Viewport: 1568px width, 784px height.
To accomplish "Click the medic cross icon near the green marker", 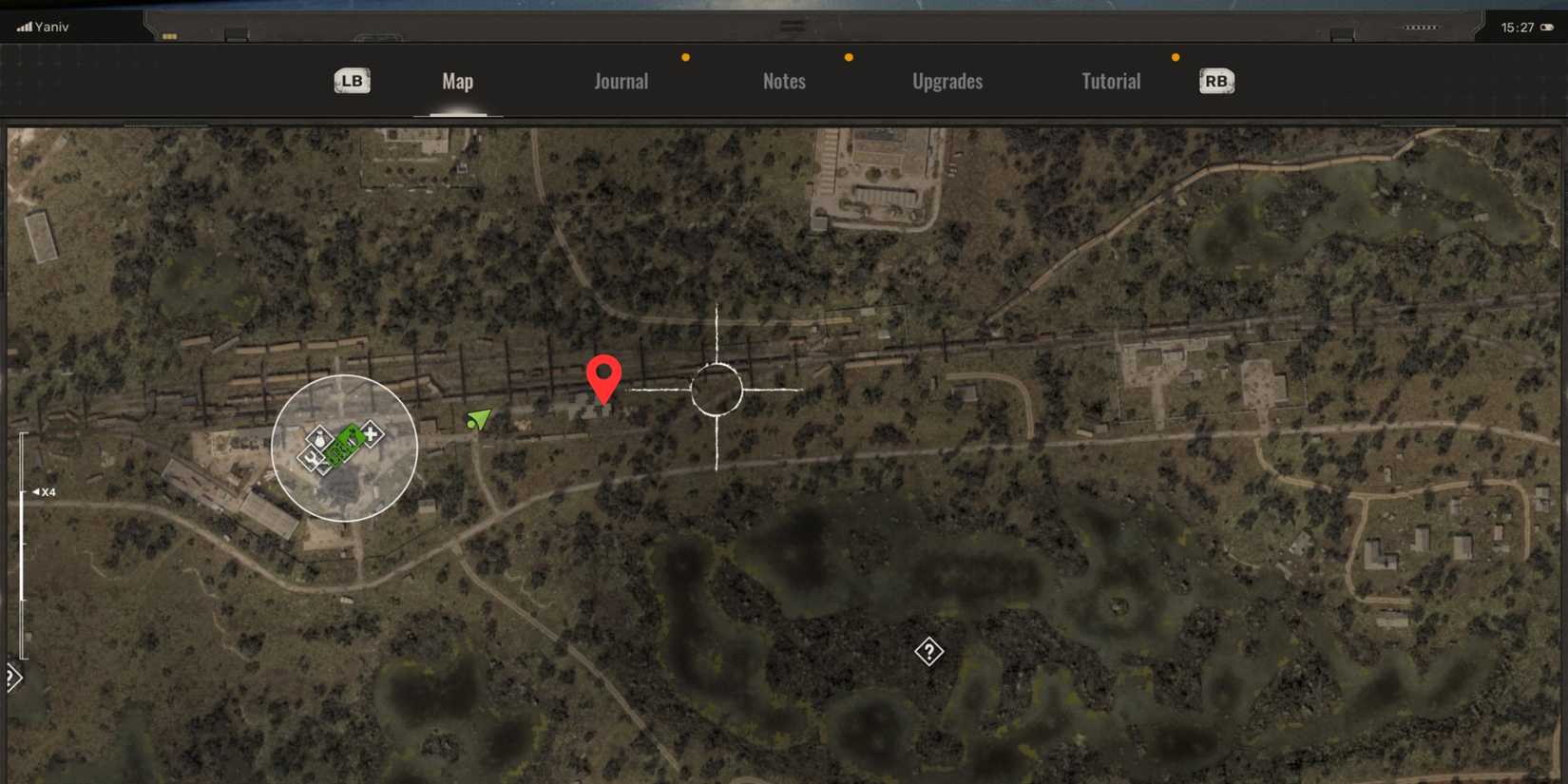I will click(371, 434).
